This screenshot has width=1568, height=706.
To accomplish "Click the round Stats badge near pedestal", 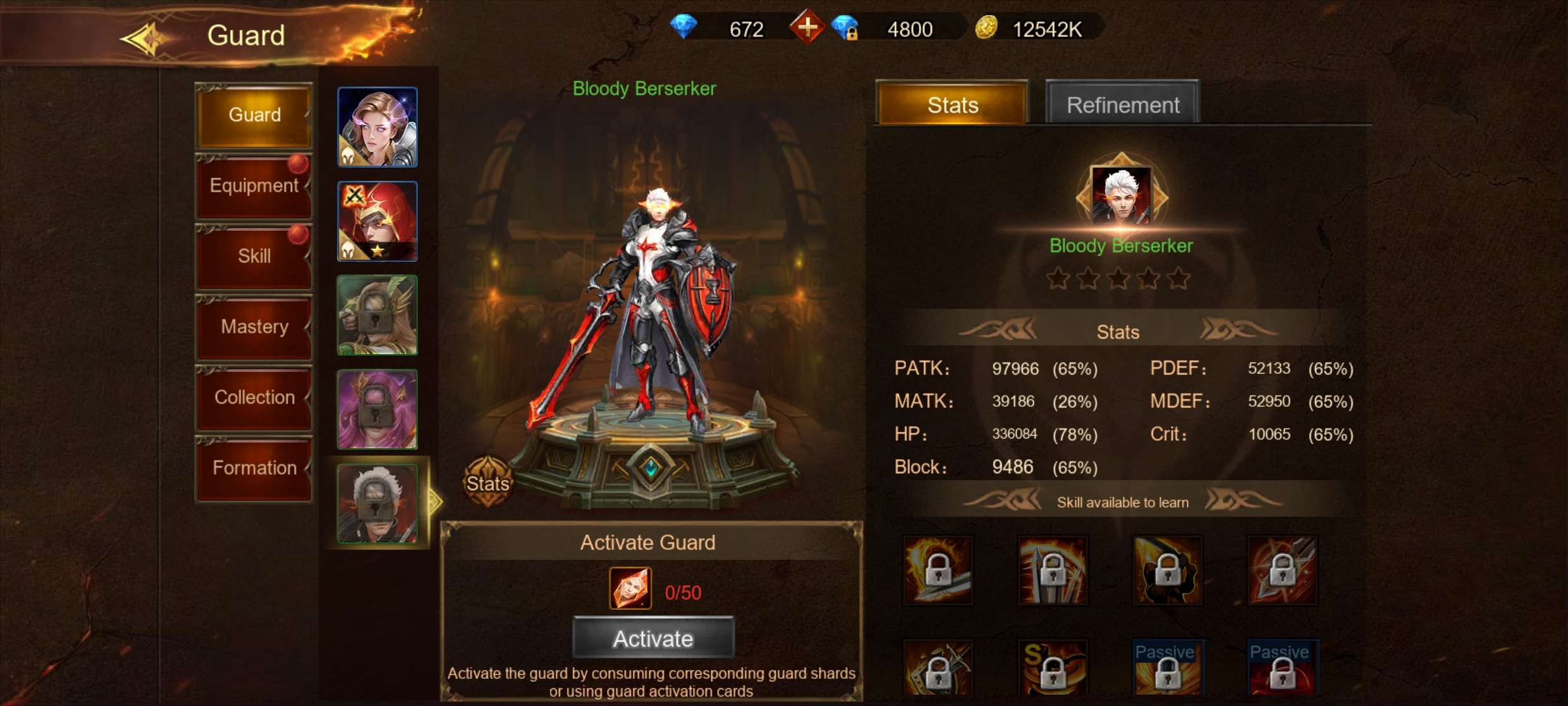I will tap(487, 483).
